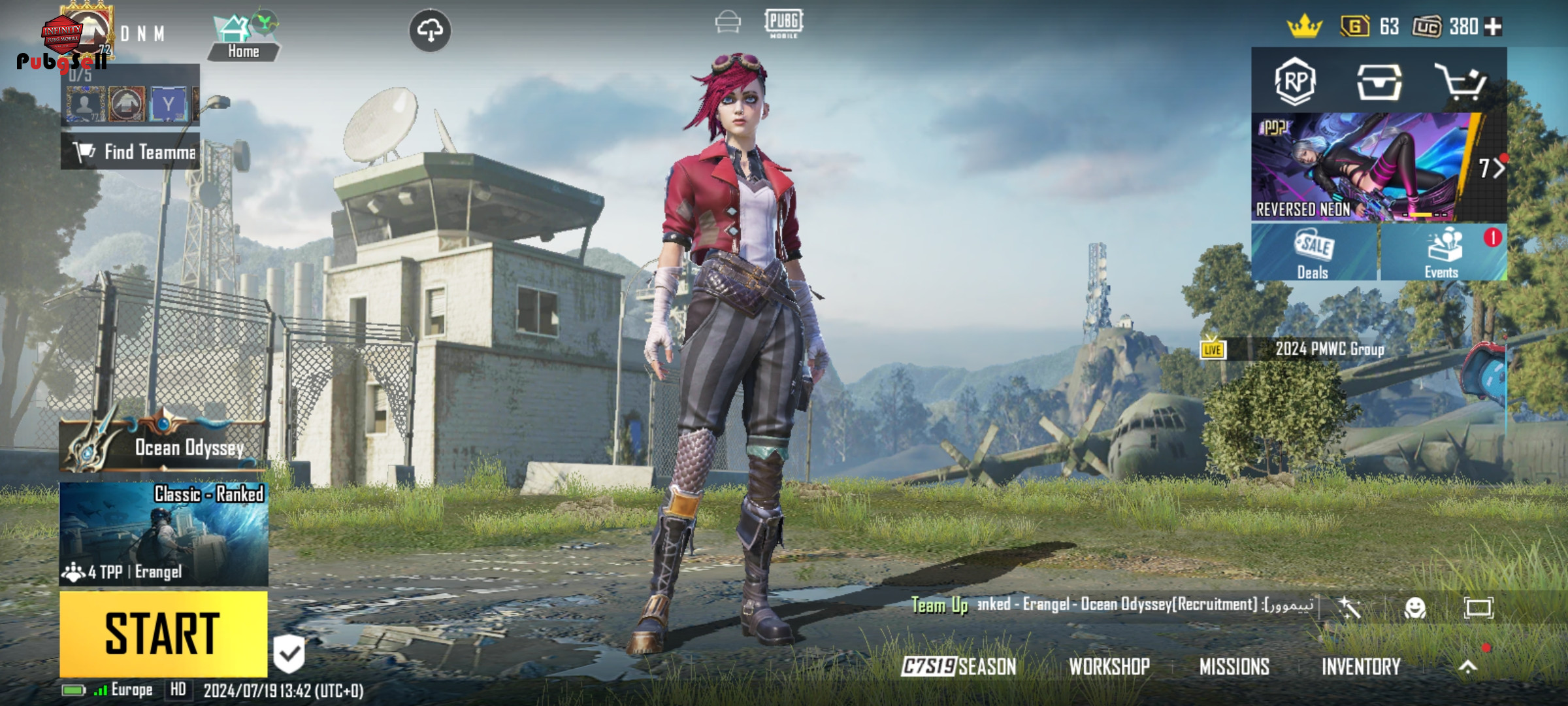The height and width of the screenshot is (706, 1568).
Task: Open the cloud download icon
Action: 429,30
